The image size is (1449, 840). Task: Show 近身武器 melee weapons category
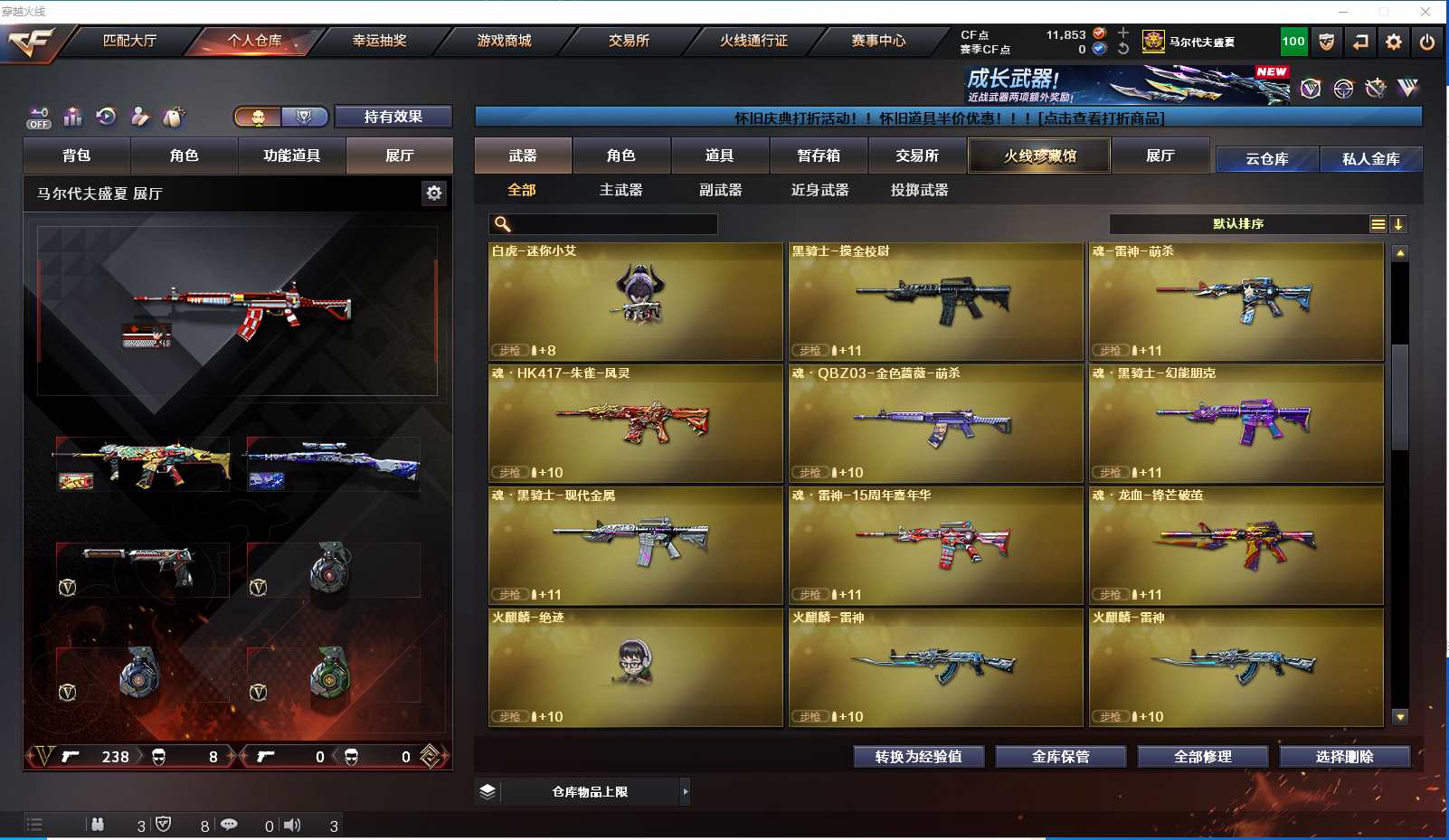tap(819, 190)
